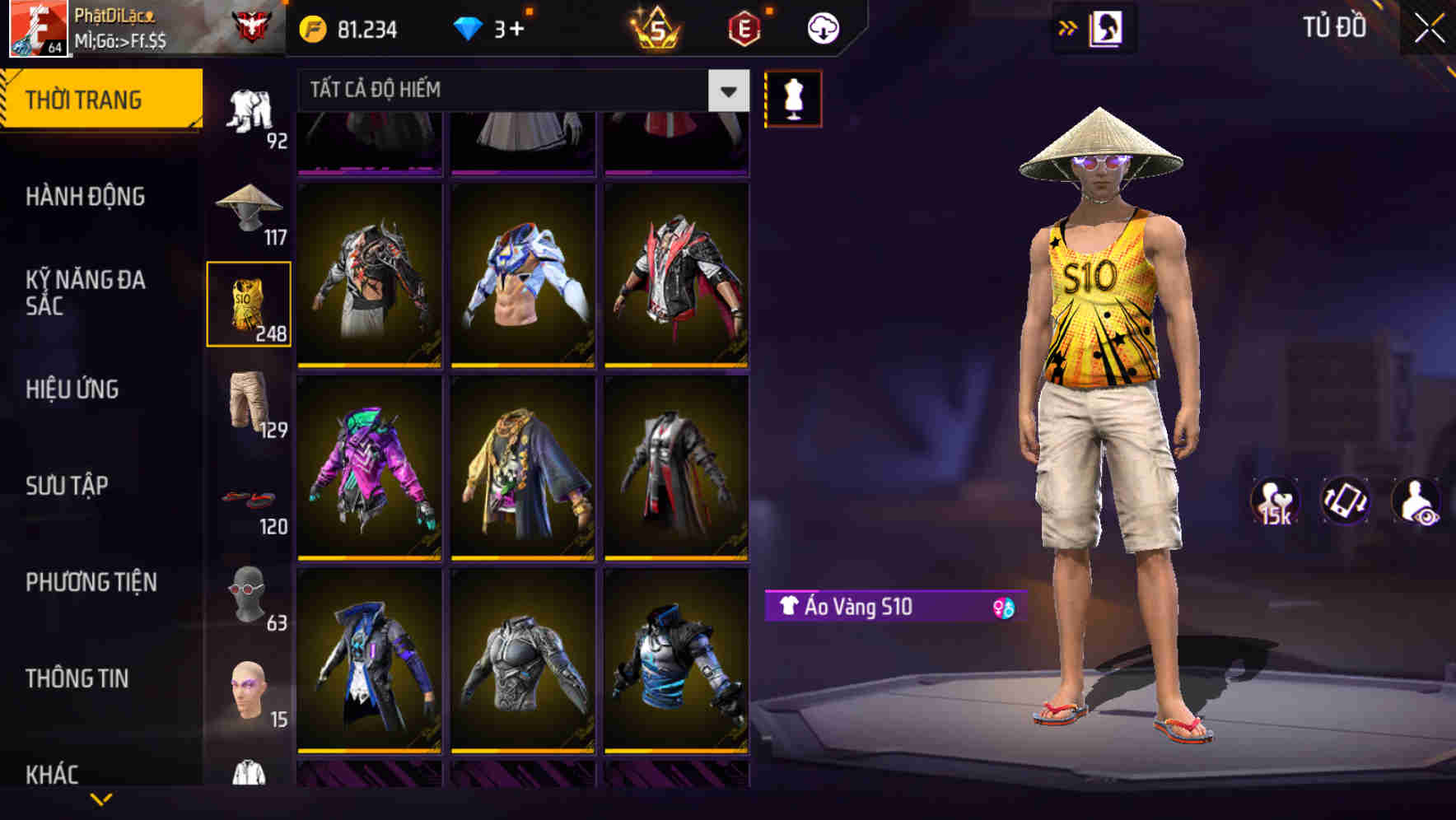
Task: Select the shorts category with count 129
Action: [x=248, y=405]
